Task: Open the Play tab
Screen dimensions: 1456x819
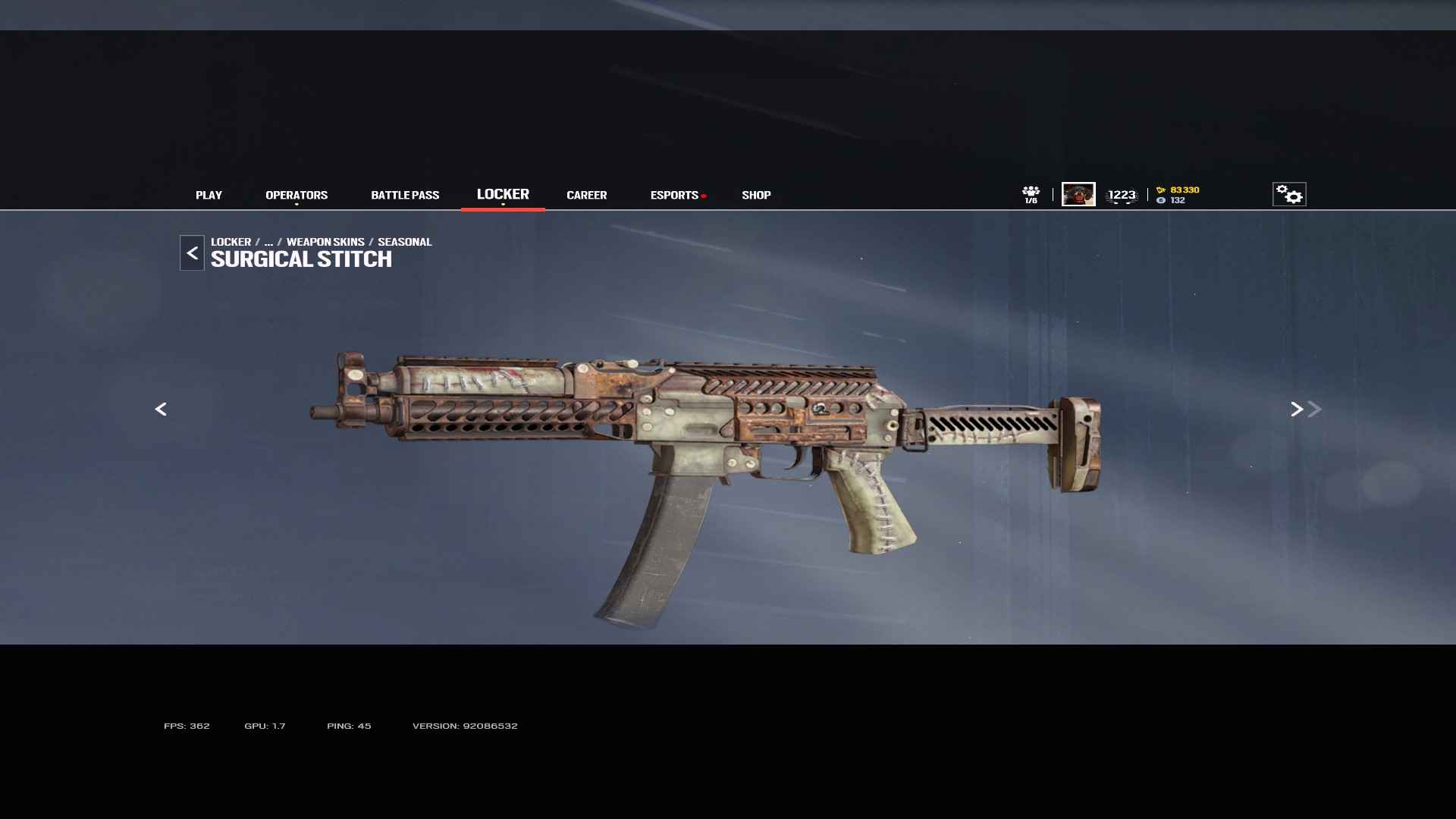Action: [209, 196]
